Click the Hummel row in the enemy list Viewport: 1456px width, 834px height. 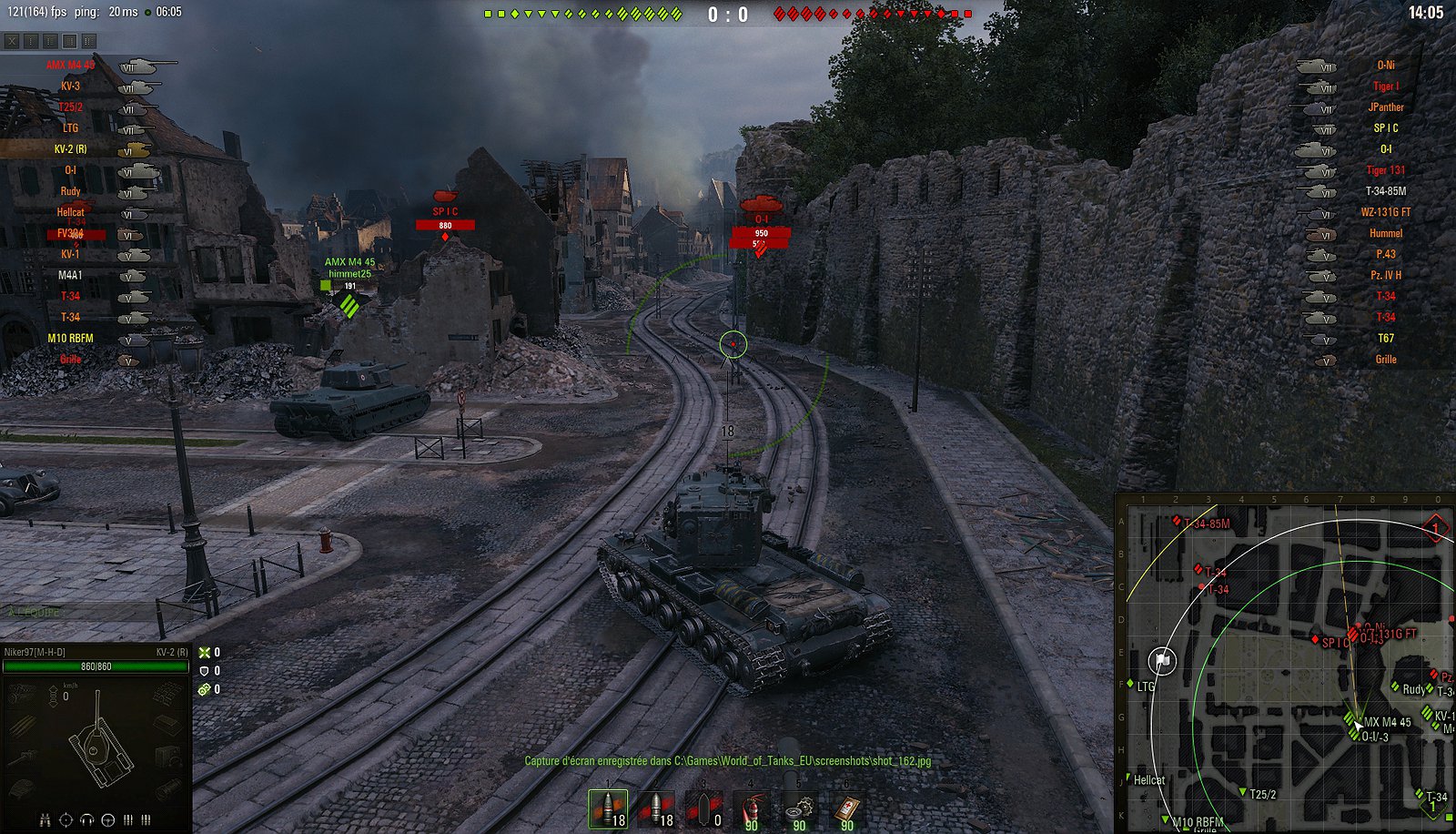tap(1385, 233)
